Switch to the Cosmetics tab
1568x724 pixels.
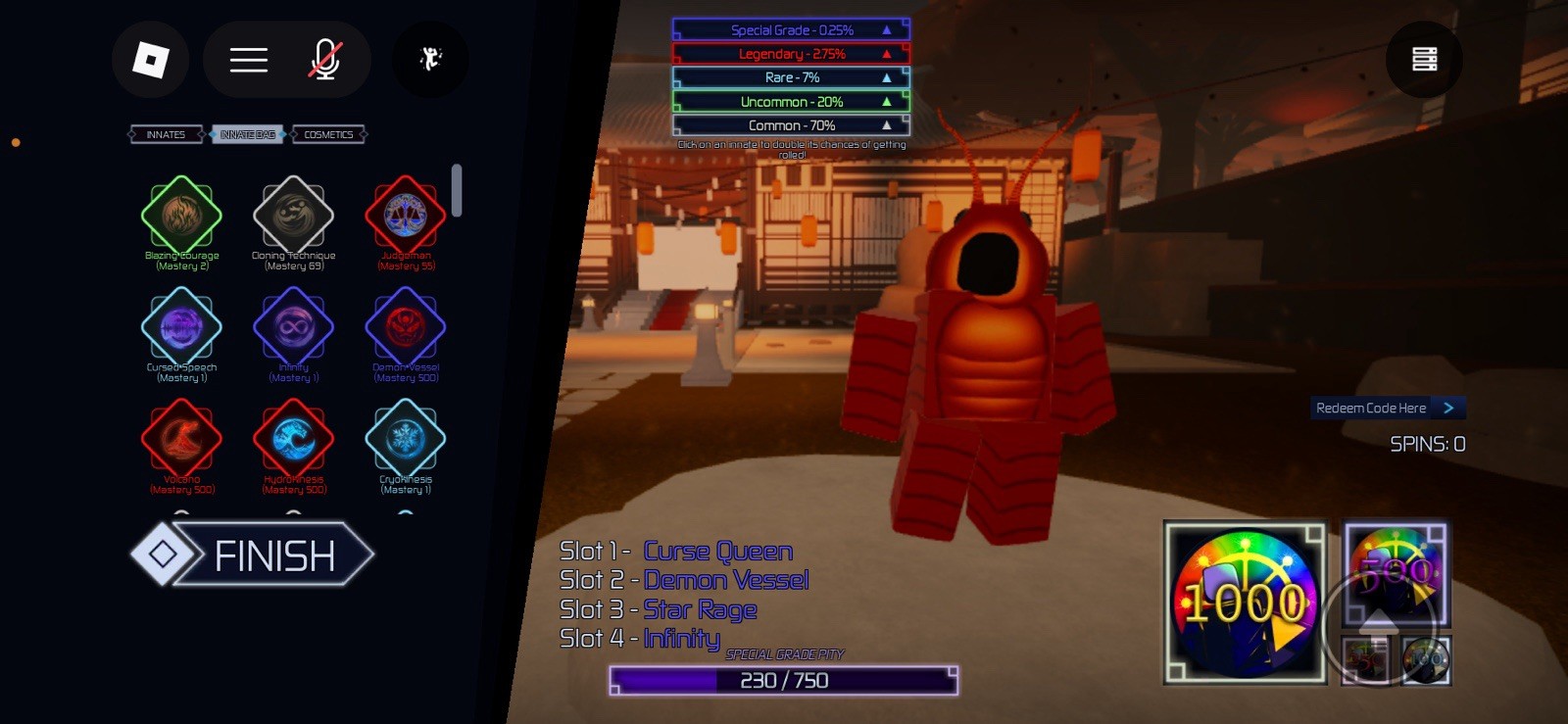click(329, 134)
